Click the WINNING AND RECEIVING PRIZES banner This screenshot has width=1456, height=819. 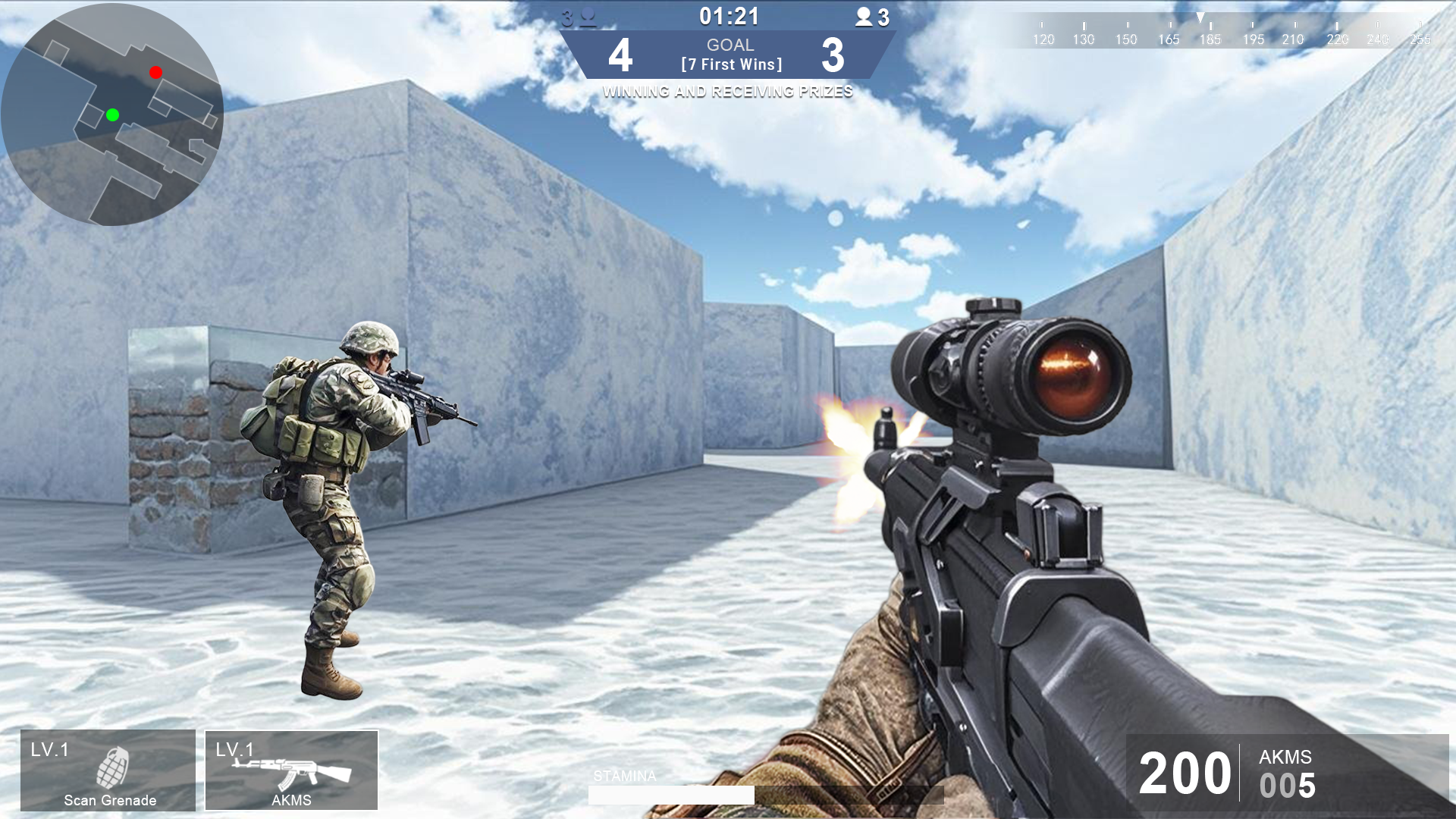pyautogui.click(x=728, y=93)
